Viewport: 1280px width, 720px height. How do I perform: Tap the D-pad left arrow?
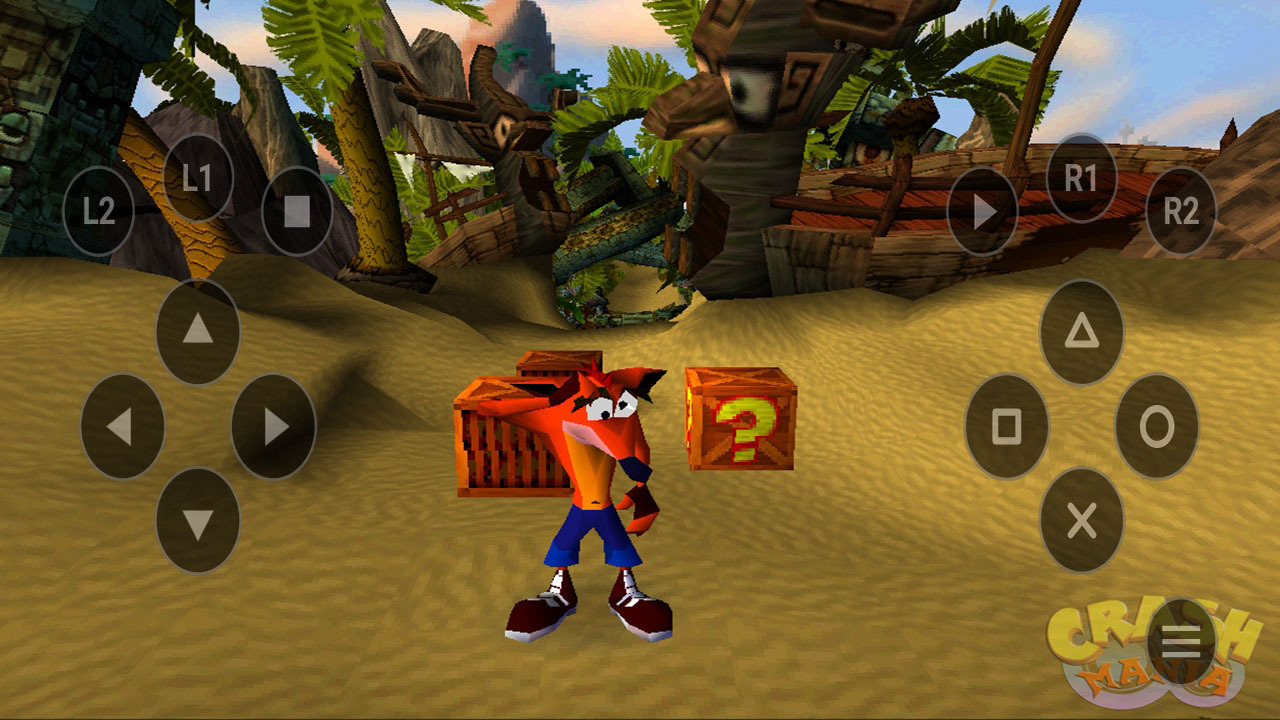[x=122, y=426]
